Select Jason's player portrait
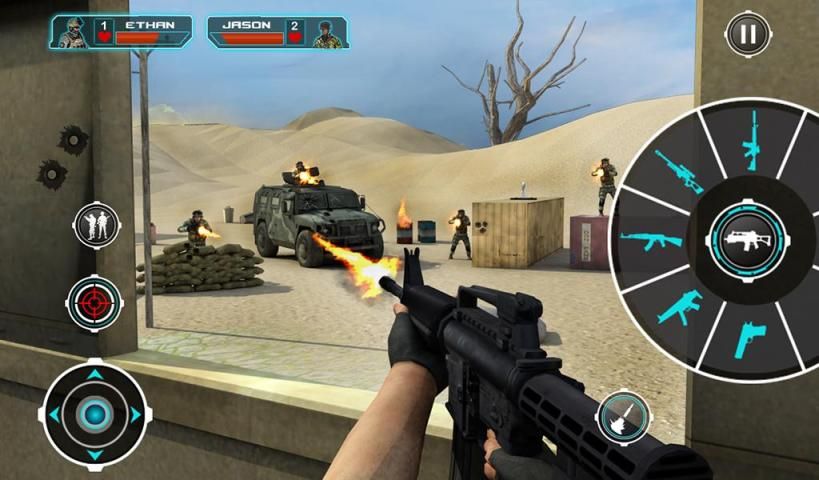This screenshot has height=480, width=819. tap(326, 32)
